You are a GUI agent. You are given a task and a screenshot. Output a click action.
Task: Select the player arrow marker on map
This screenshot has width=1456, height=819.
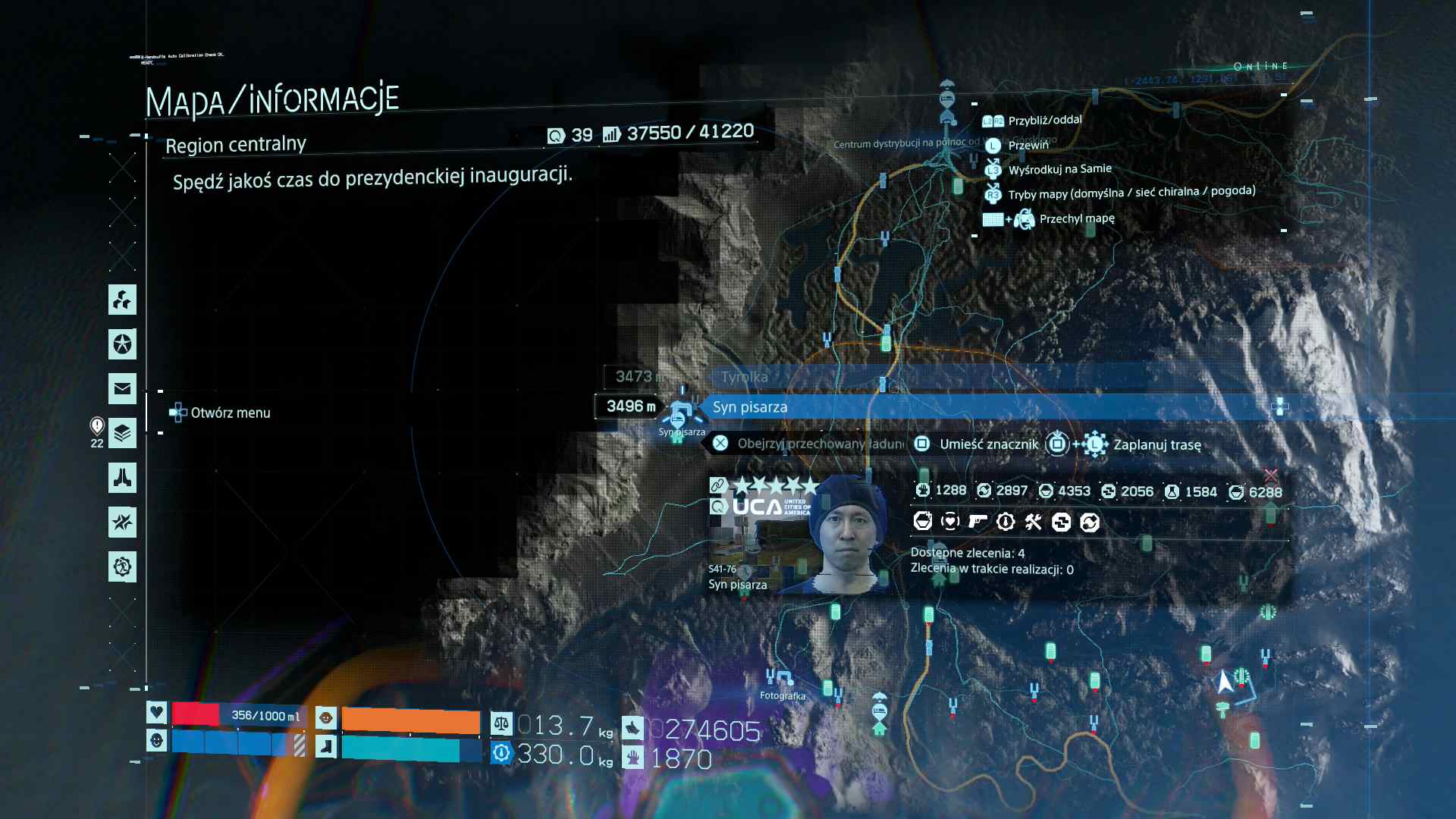tap(1224, 682)
